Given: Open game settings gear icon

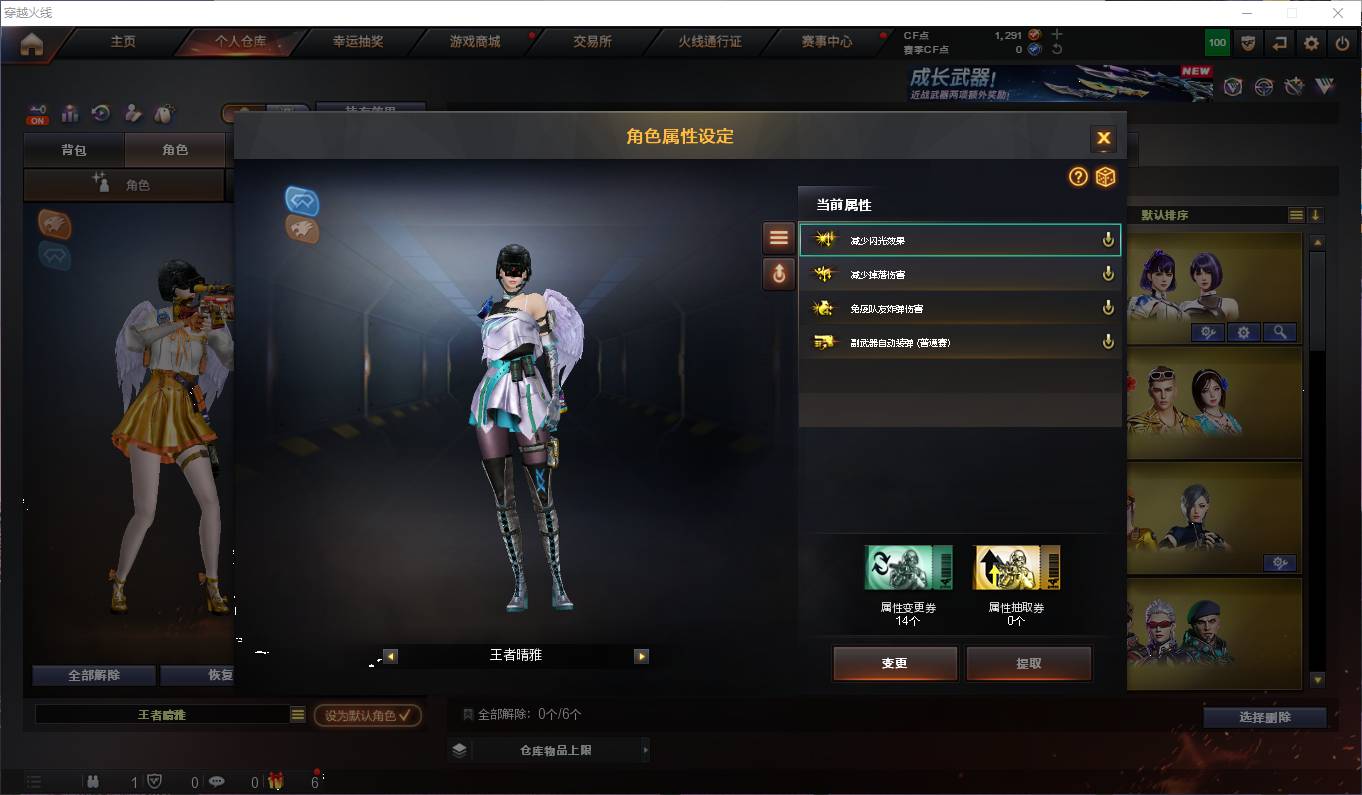Looking at the screenshot, I should 1311,43.
